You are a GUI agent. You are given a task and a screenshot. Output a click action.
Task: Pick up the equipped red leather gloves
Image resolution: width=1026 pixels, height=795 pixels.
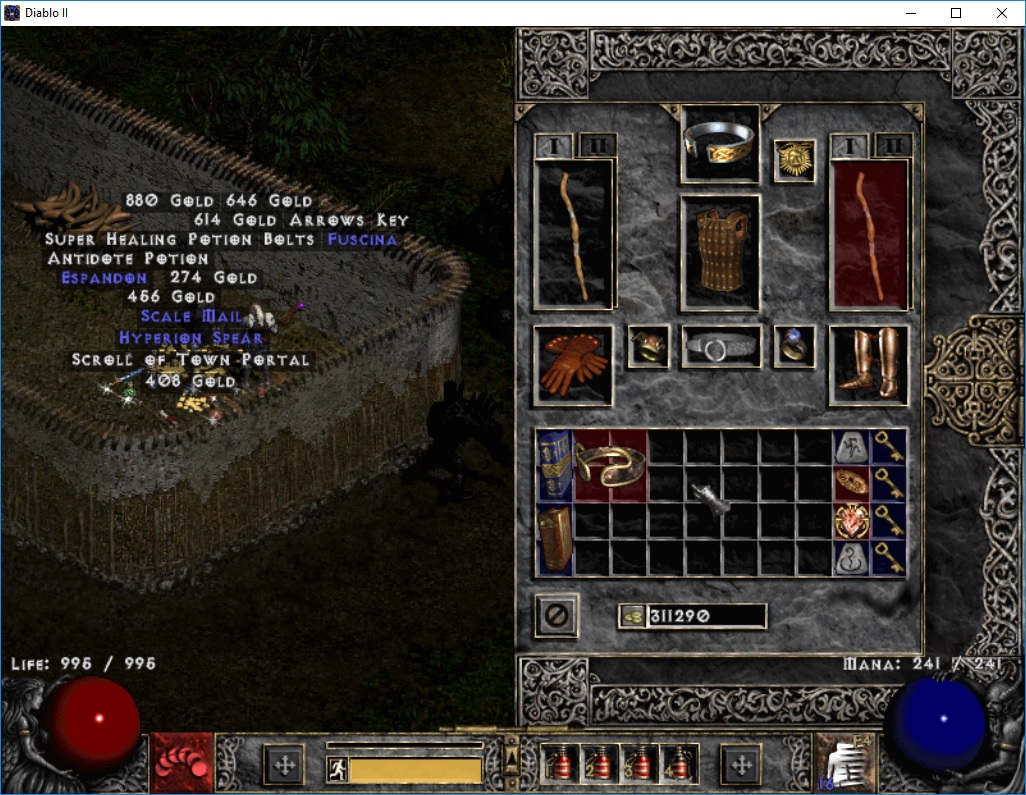coord(573,365)
